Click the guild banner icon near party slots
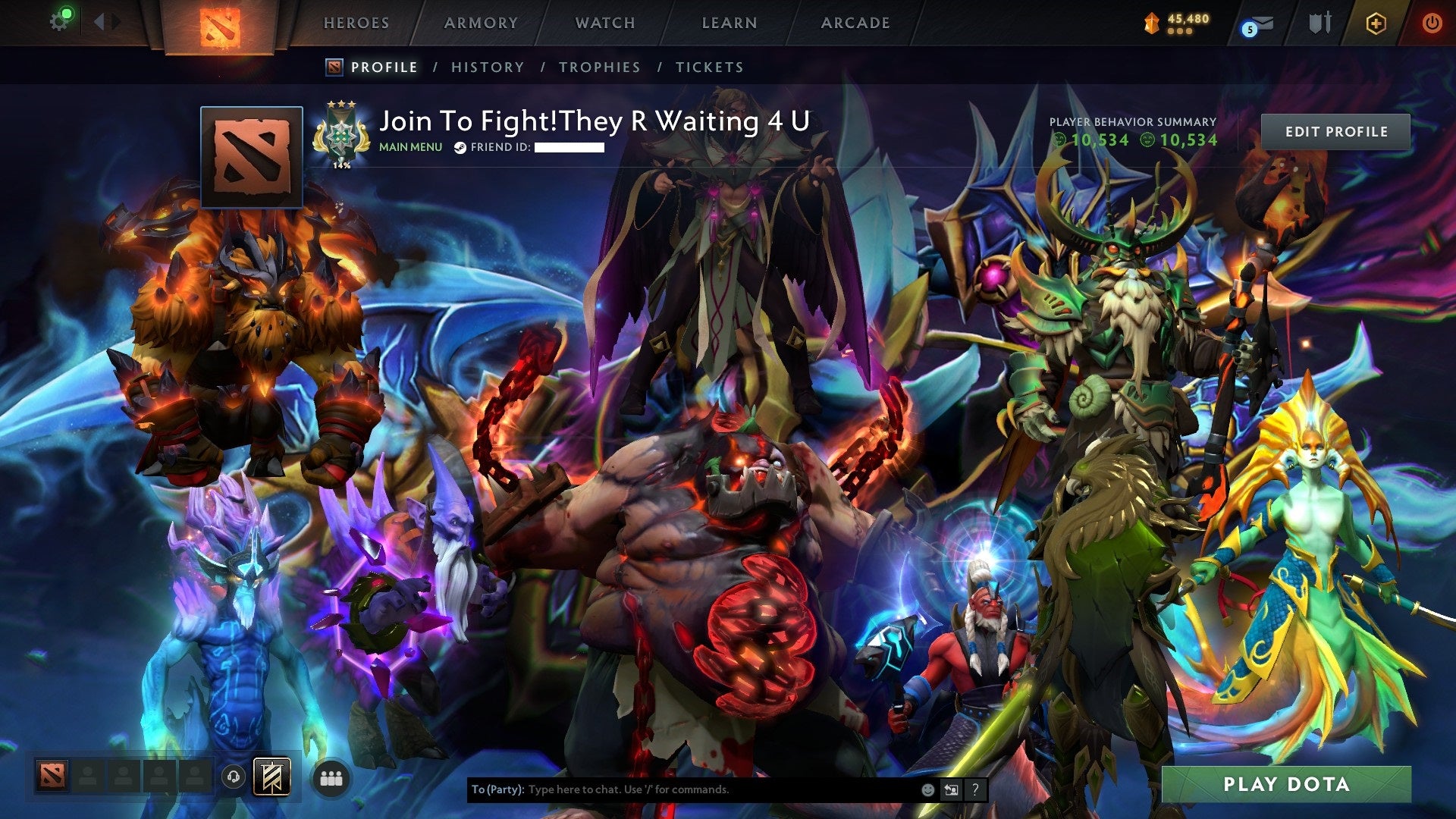 (x=271, y=777)
